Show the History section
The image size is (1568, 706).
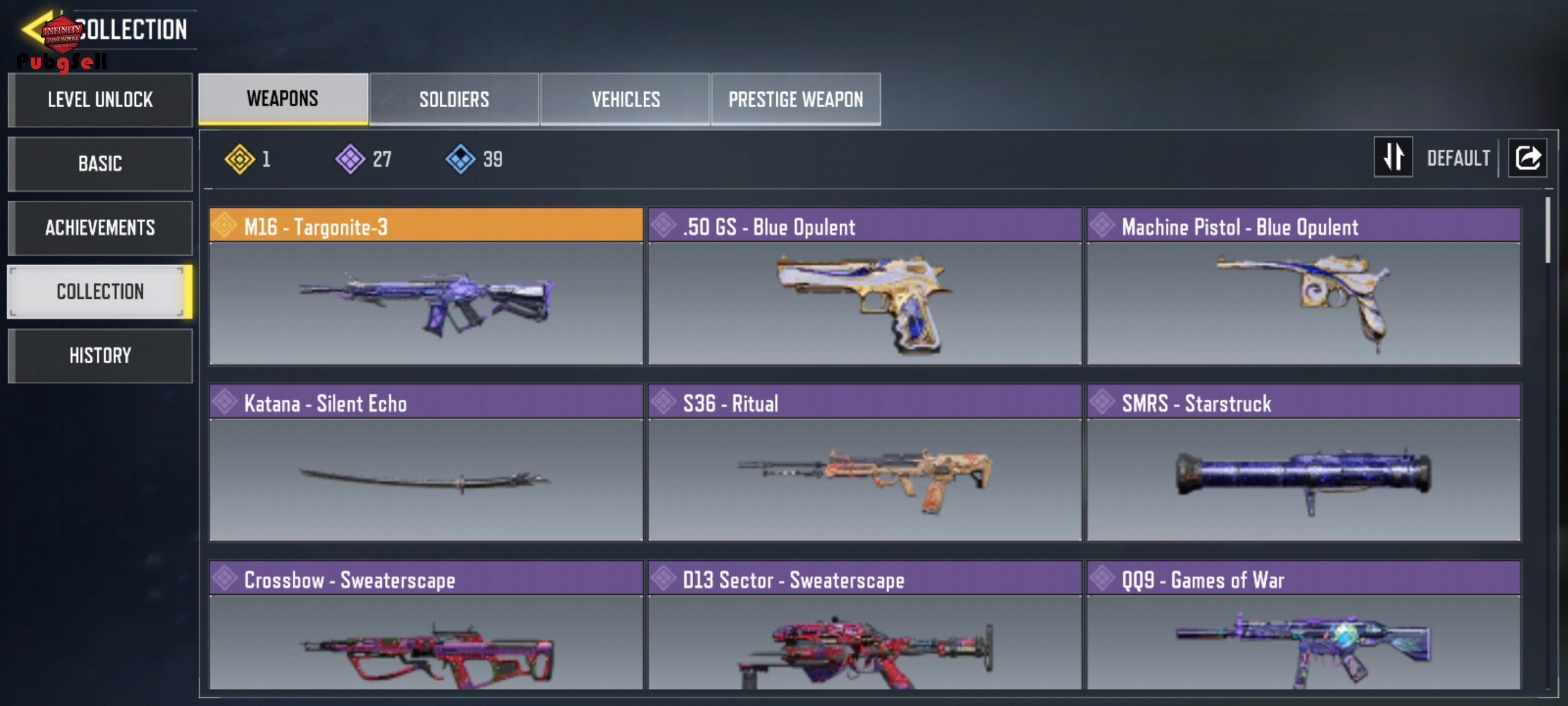coord(100,356)
